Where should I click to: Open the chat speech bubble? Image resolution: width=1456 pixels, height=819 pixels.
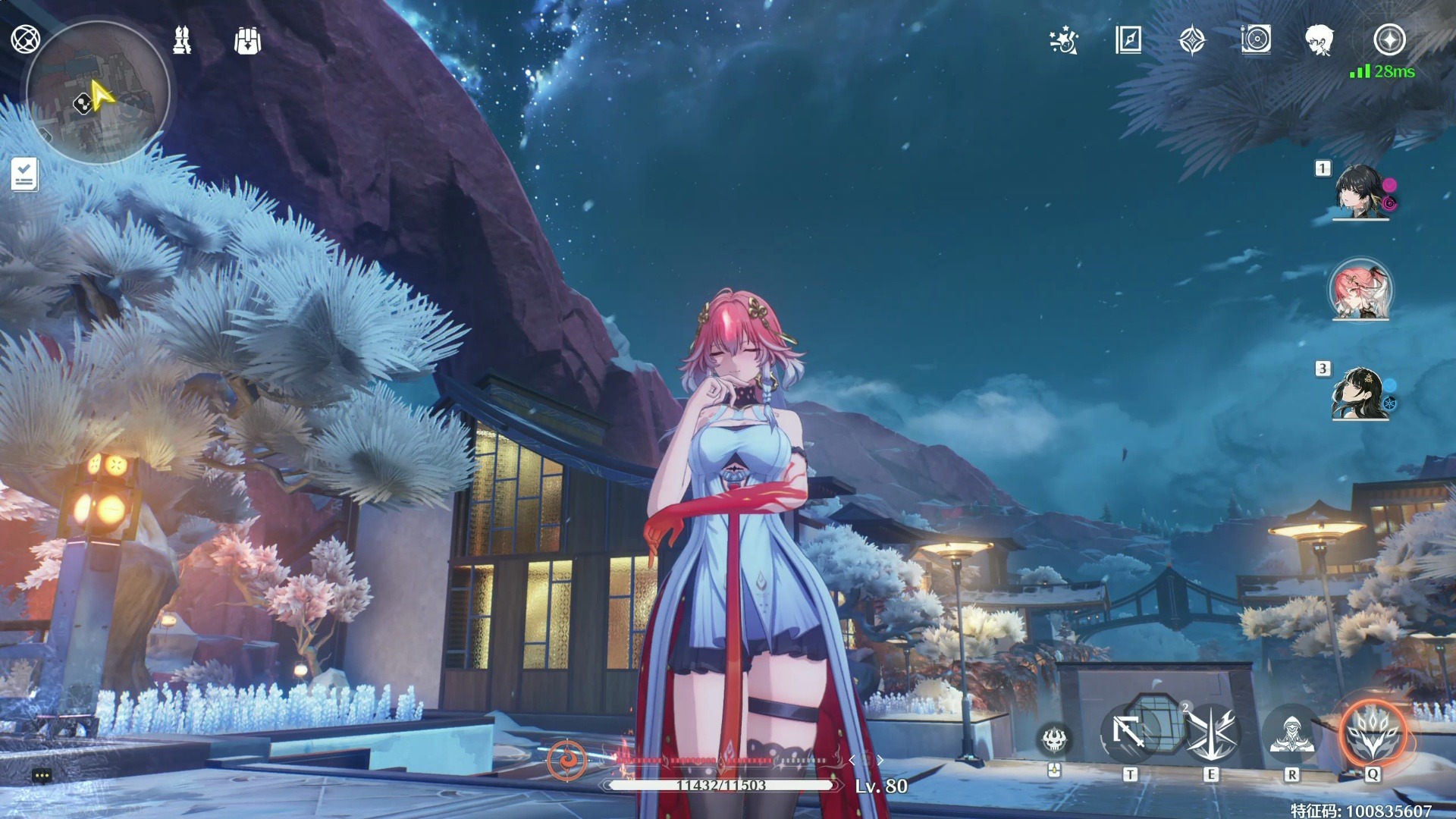click(42, 775)
